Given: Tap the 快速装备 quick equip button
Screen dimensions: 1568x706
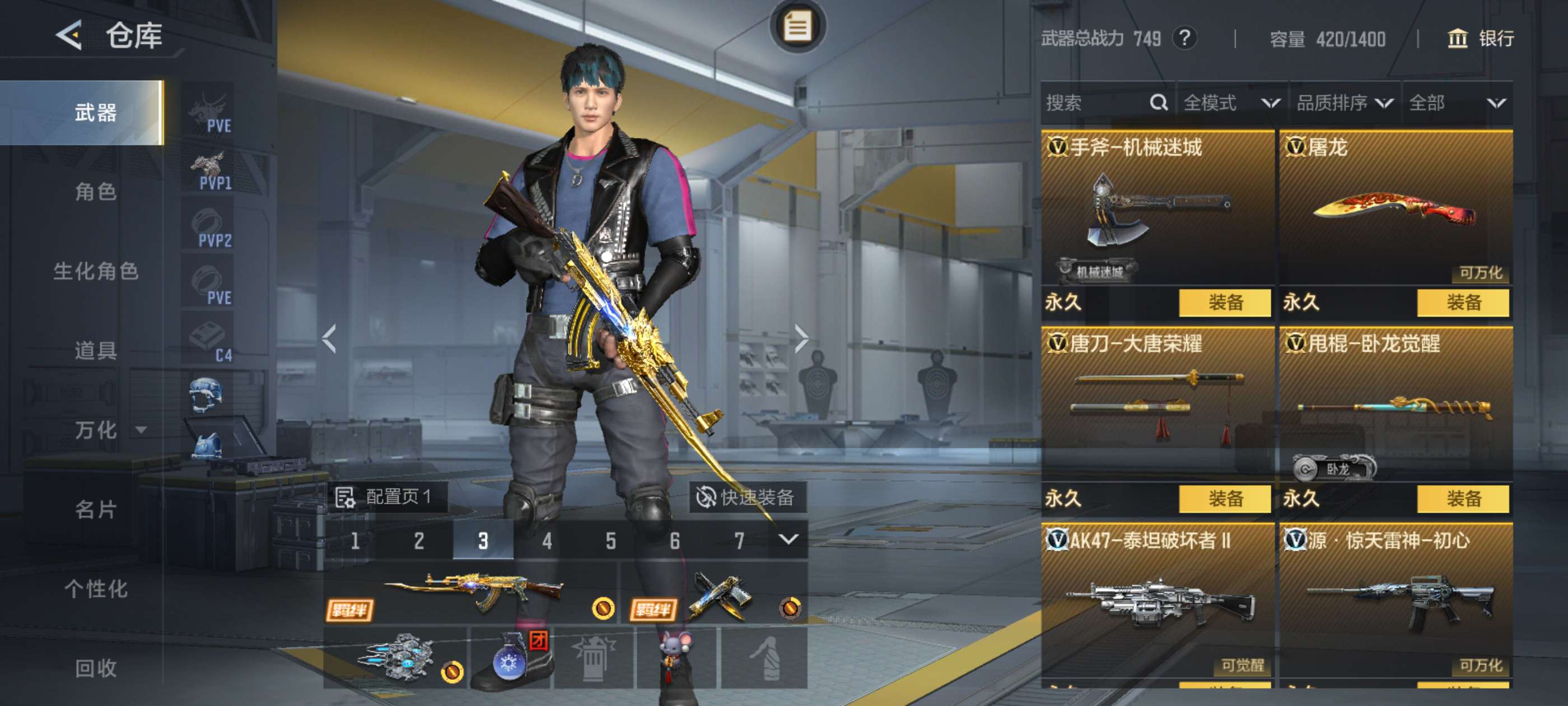Looking at the screenshot, I should point(747,497).
